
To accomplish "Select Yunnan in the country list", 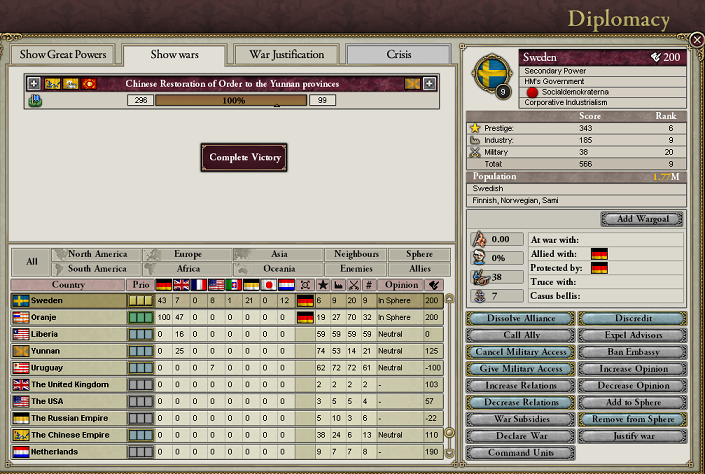I will tap(66, 351).
